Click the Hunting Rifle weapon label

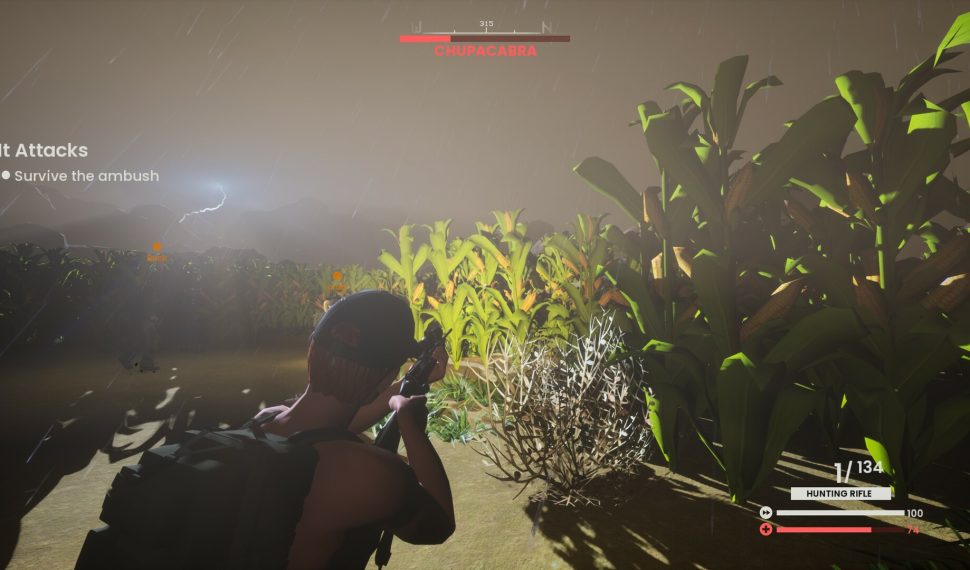pyautogui.click(x=840, y=493)
